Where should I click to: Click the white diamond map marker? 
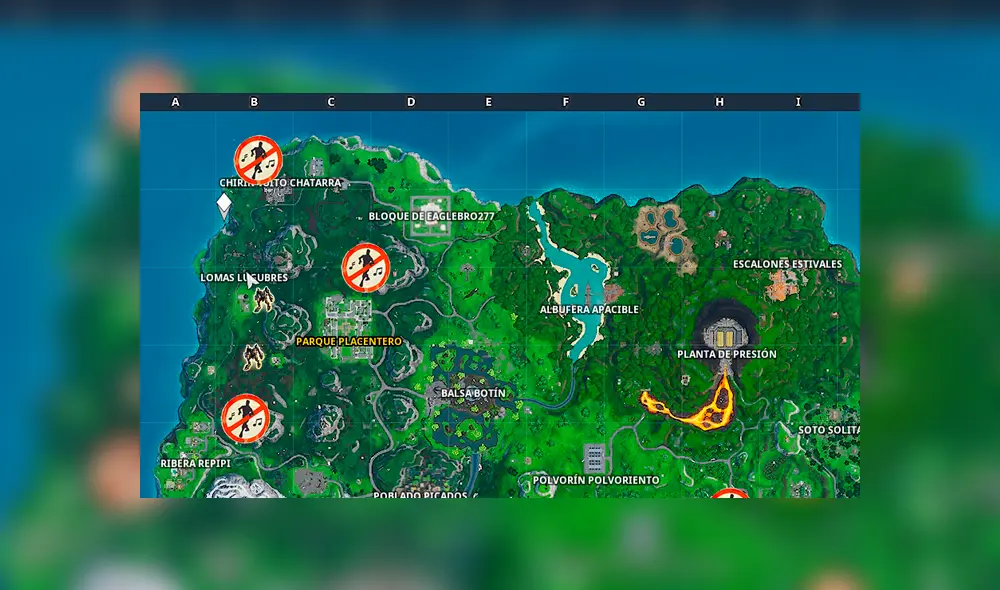(x=224, y=204)
